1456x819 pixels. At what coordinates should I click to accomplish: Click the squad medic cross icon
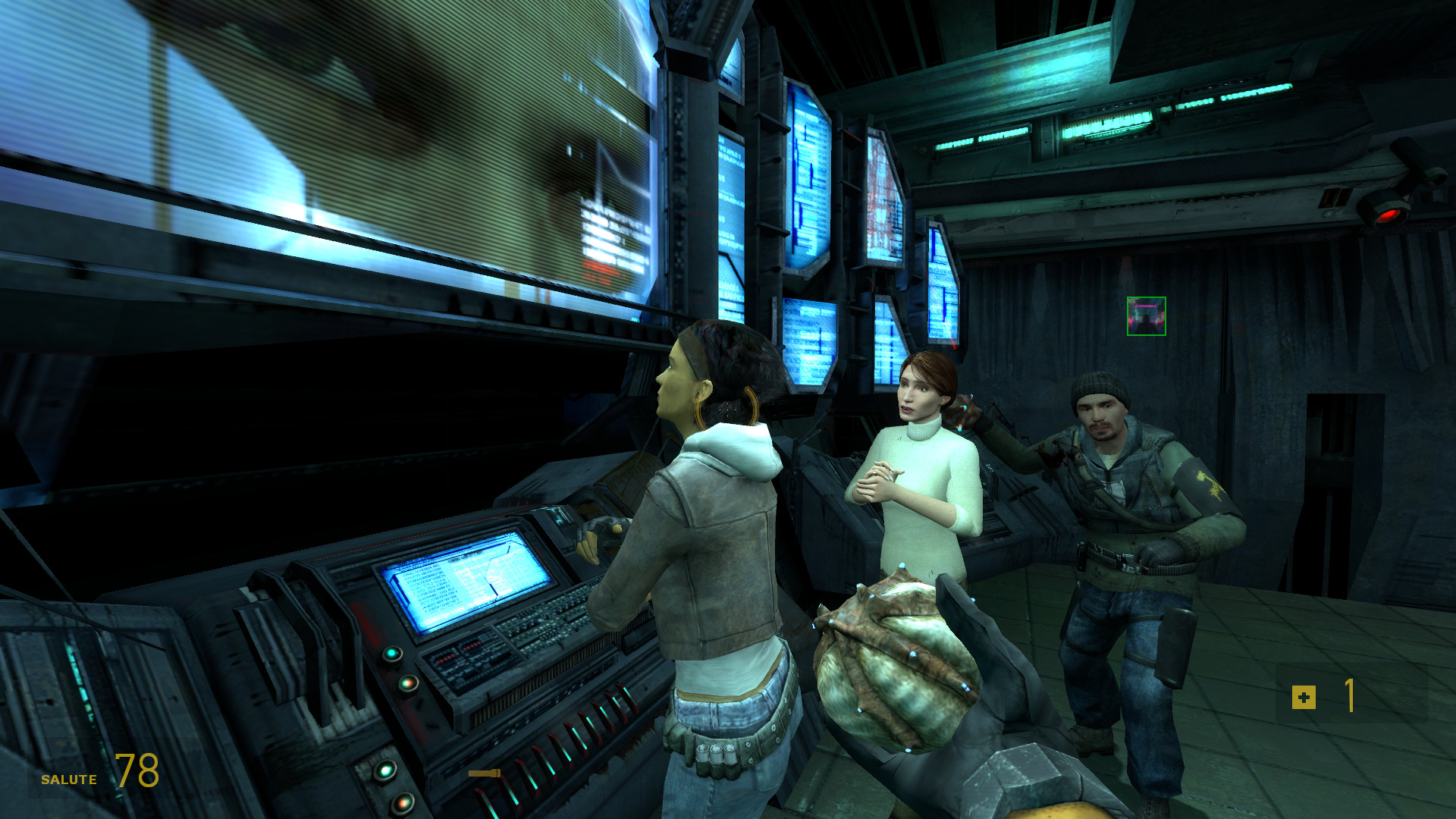click(1304, 697)
